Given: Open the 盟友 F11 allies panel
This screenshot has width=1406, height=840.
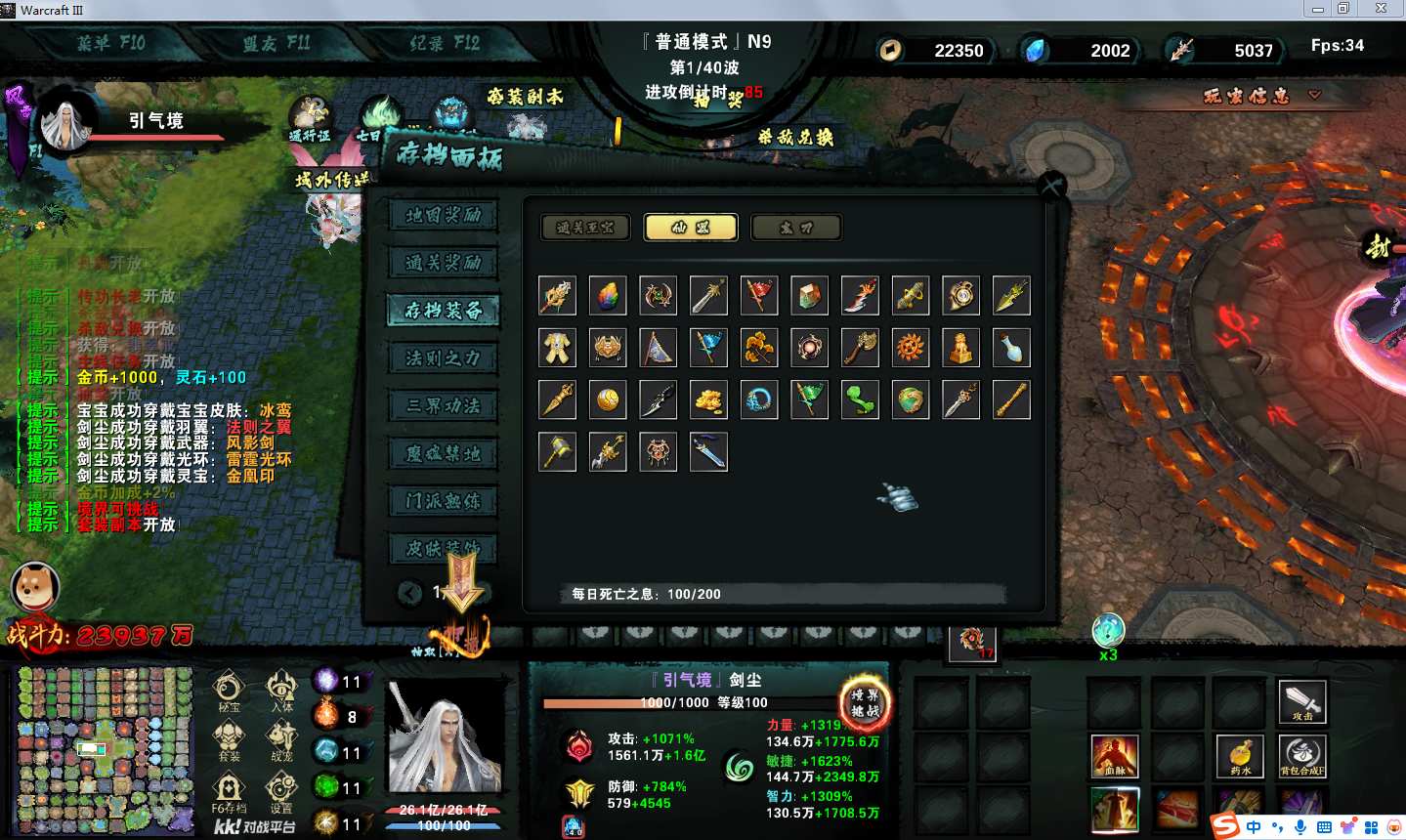Looking at the screenshot, I should click(x=277, y=43).
